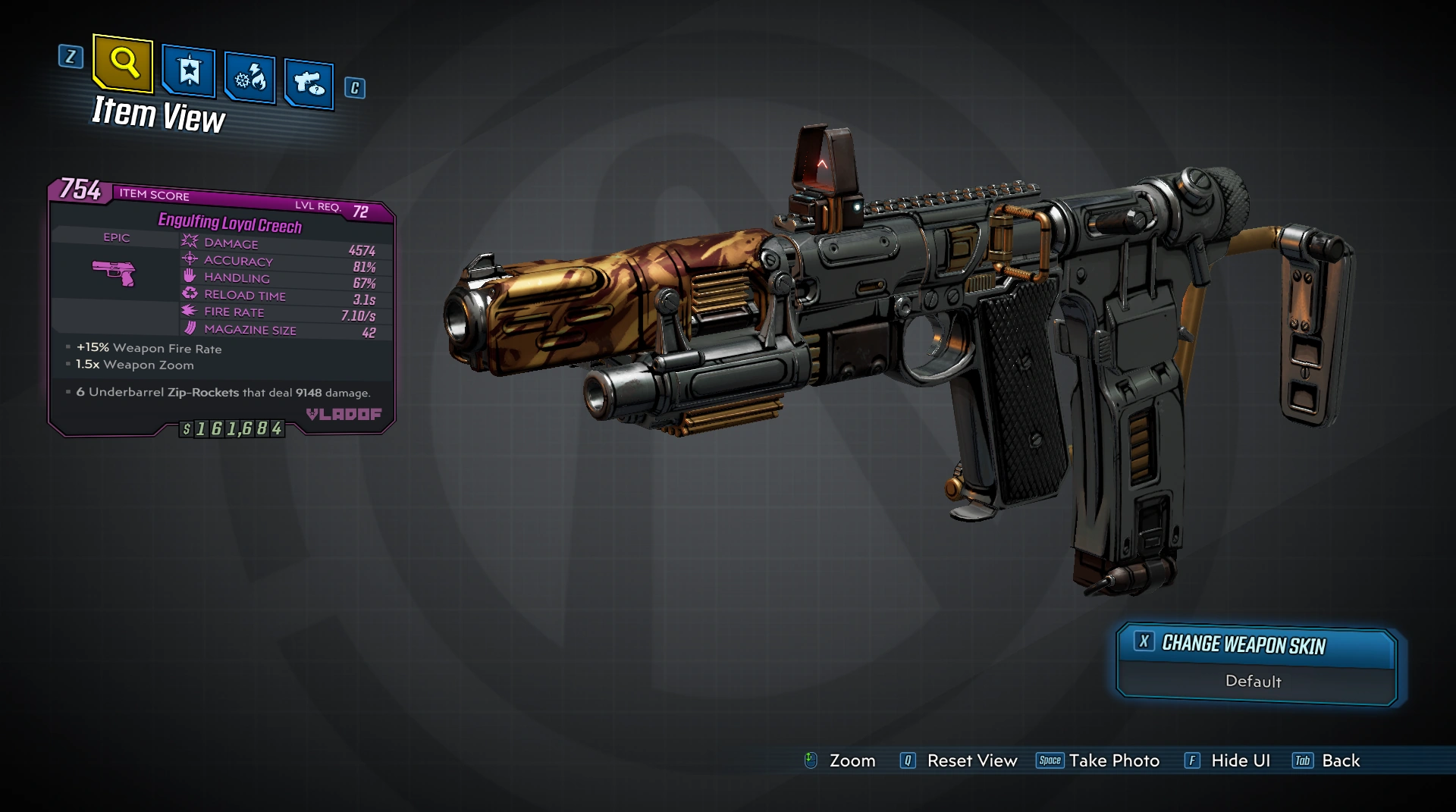Switch to the star banner tab
This screenshot has height=812, width=1456.
coord(188,72)
